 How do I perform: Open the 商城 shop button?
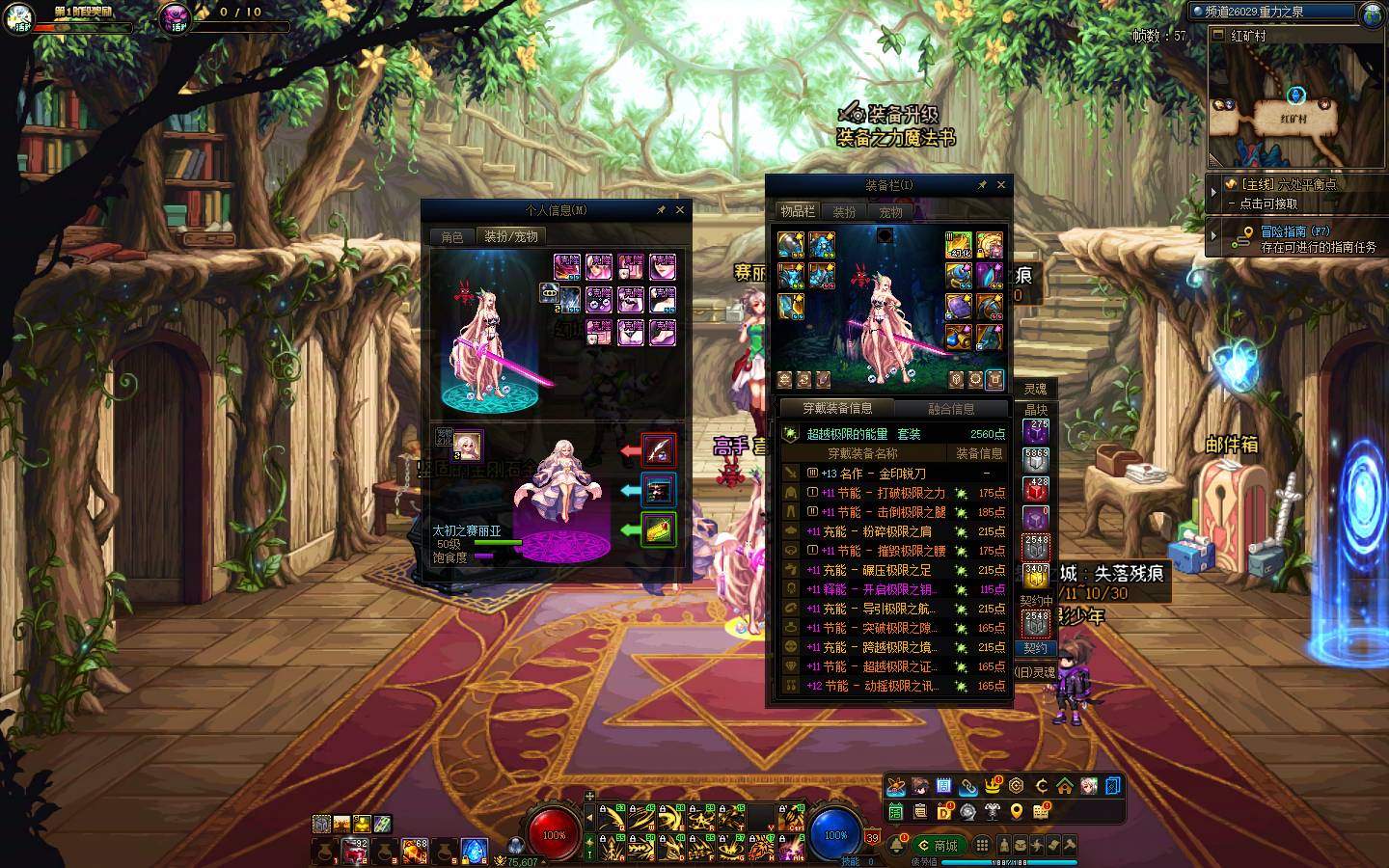tap(939, 846)
